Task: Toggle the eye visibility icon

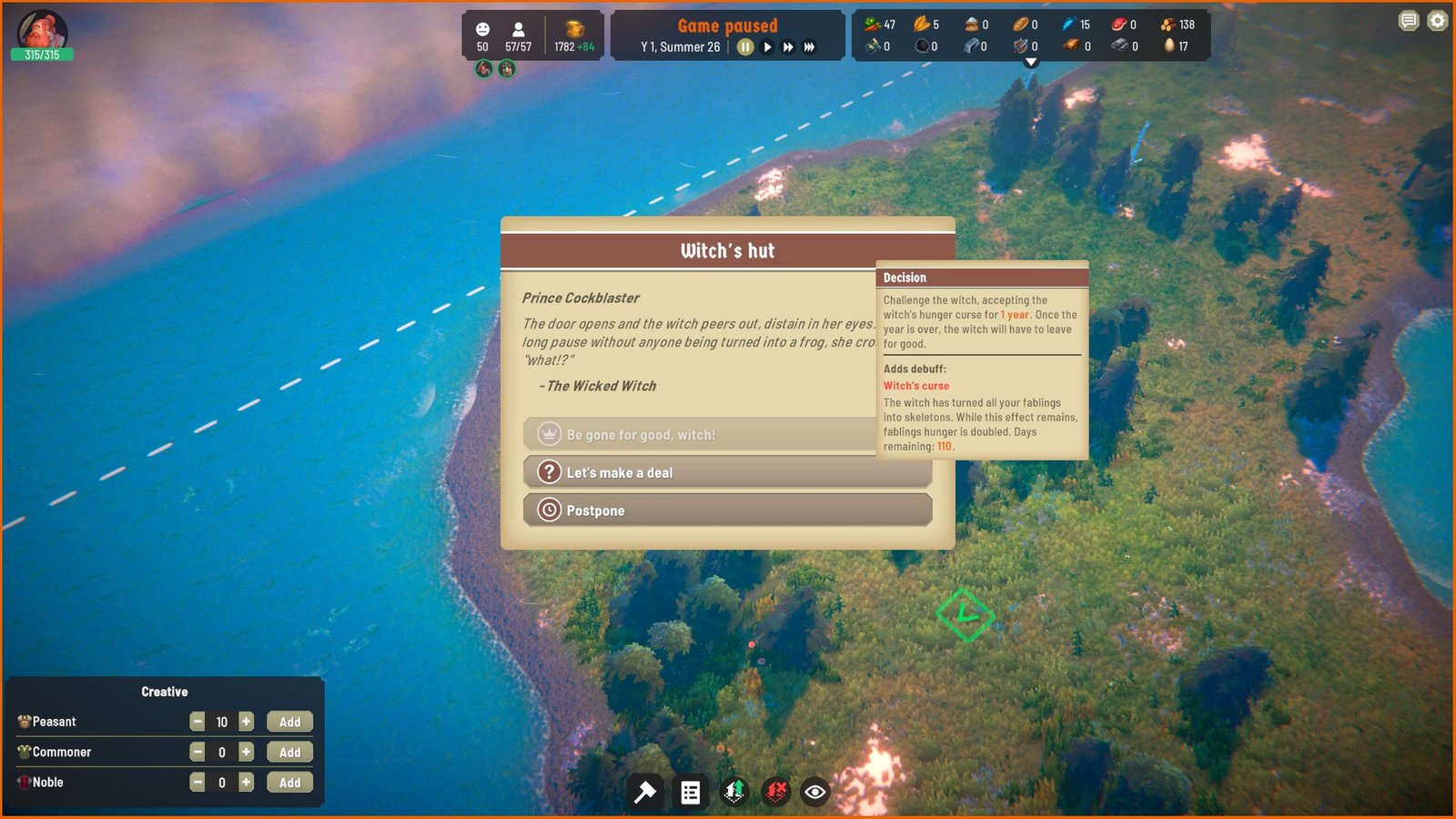Action: (x=815, y=793)
